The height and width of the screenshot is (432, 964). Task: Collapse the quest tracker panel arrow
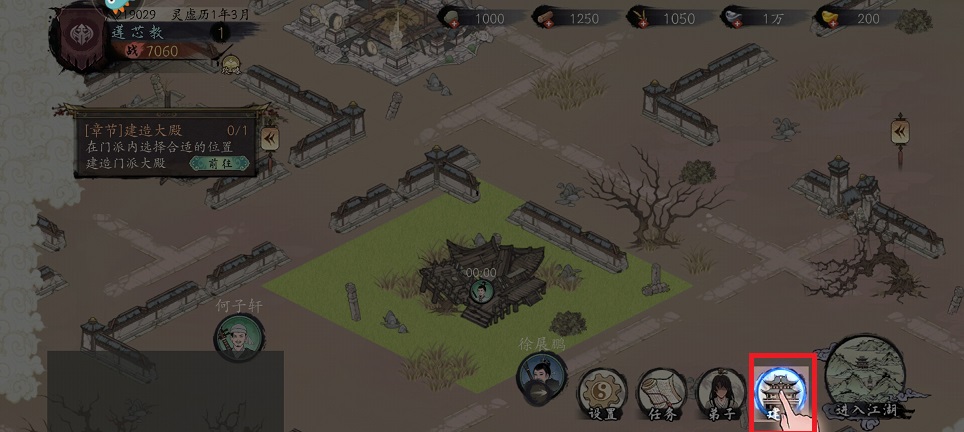coord(269,138)
